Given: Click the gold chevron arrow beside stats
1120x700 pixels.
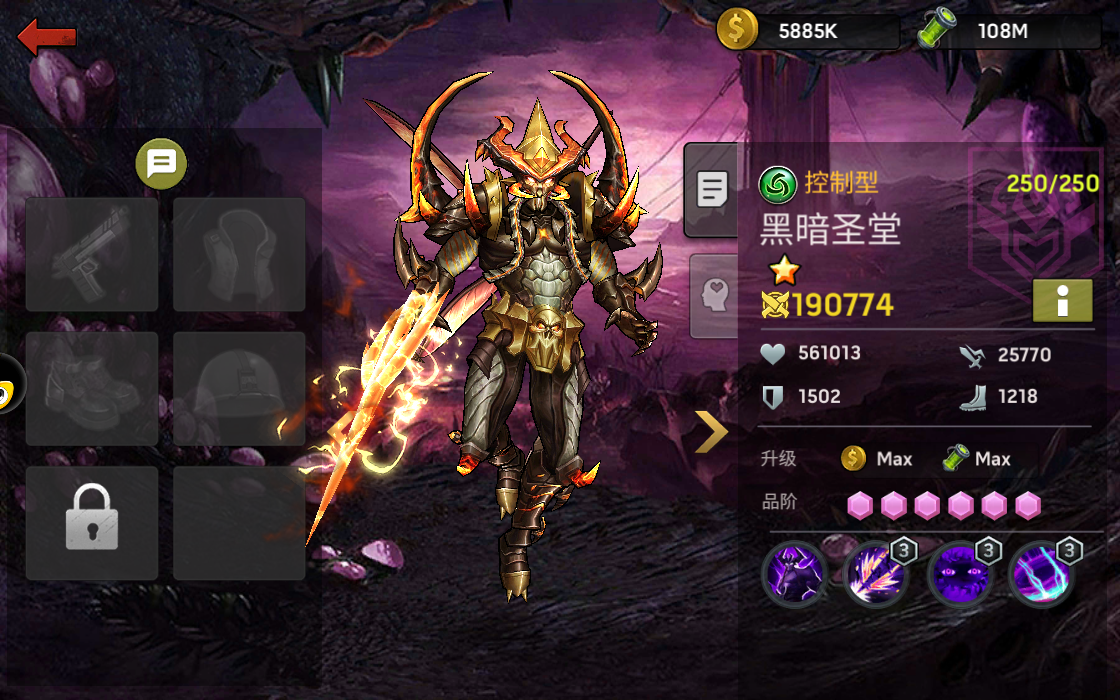Looking at the screenshot, I should 711,432.
